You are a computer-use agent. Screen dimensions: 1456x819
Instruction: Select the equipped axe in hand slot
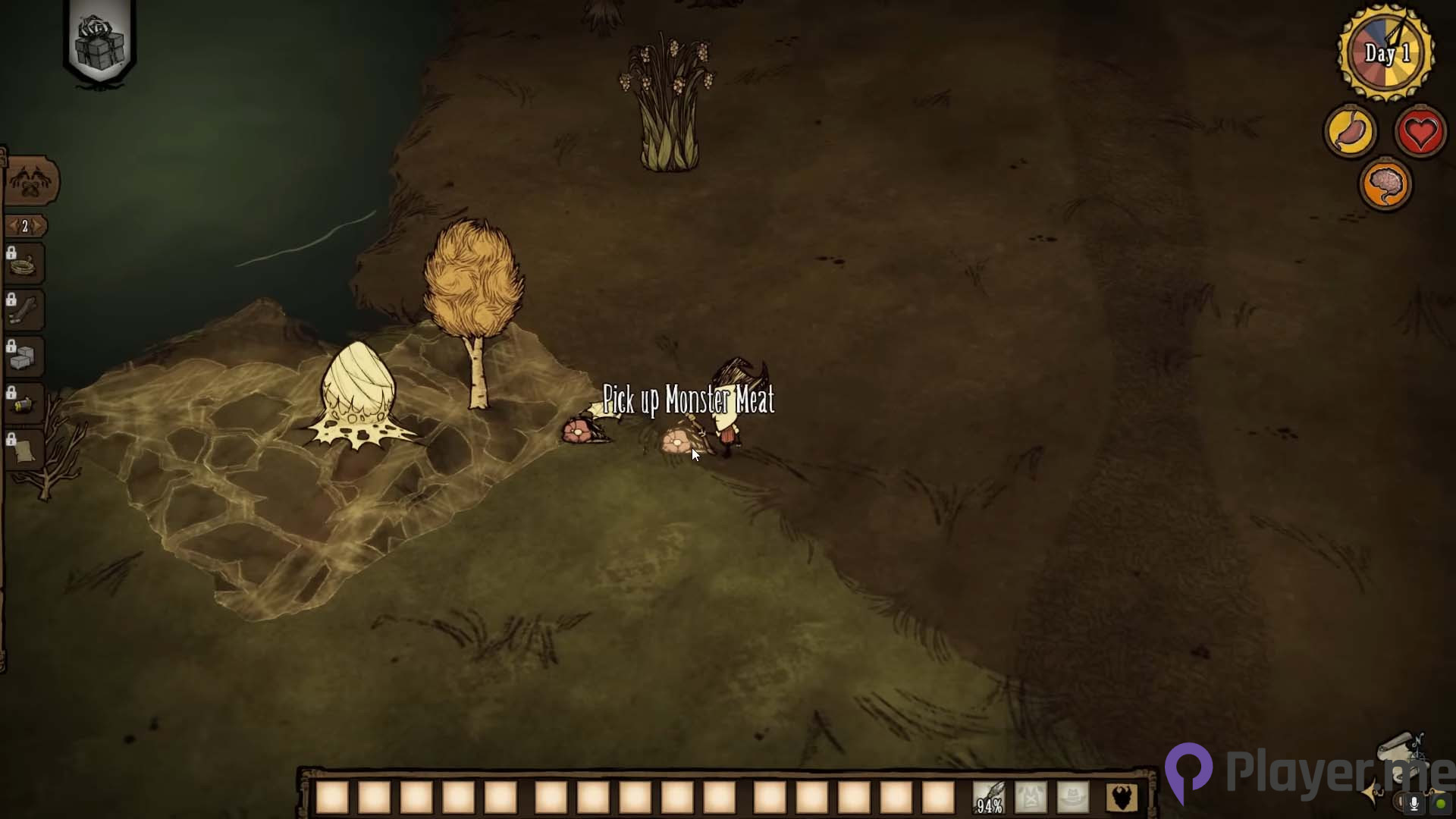tap(990, 796)
